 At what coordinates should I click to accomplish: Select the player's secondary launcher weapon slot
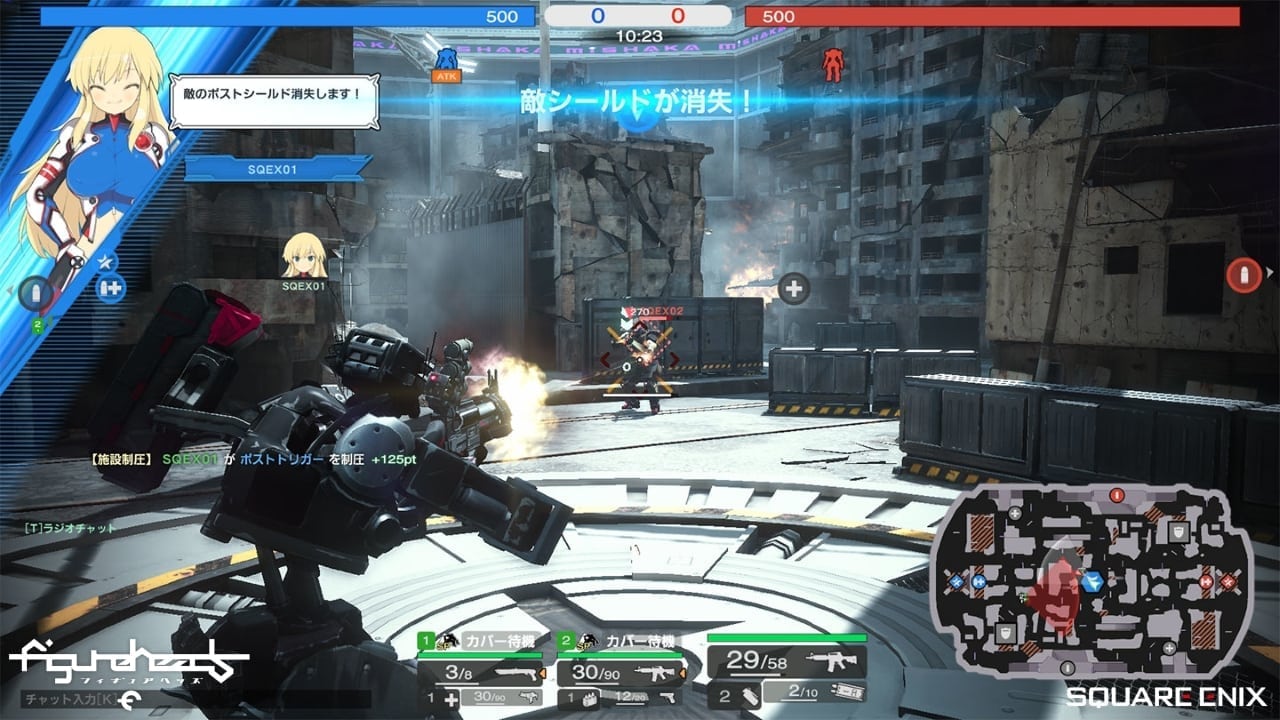[814, 692]
